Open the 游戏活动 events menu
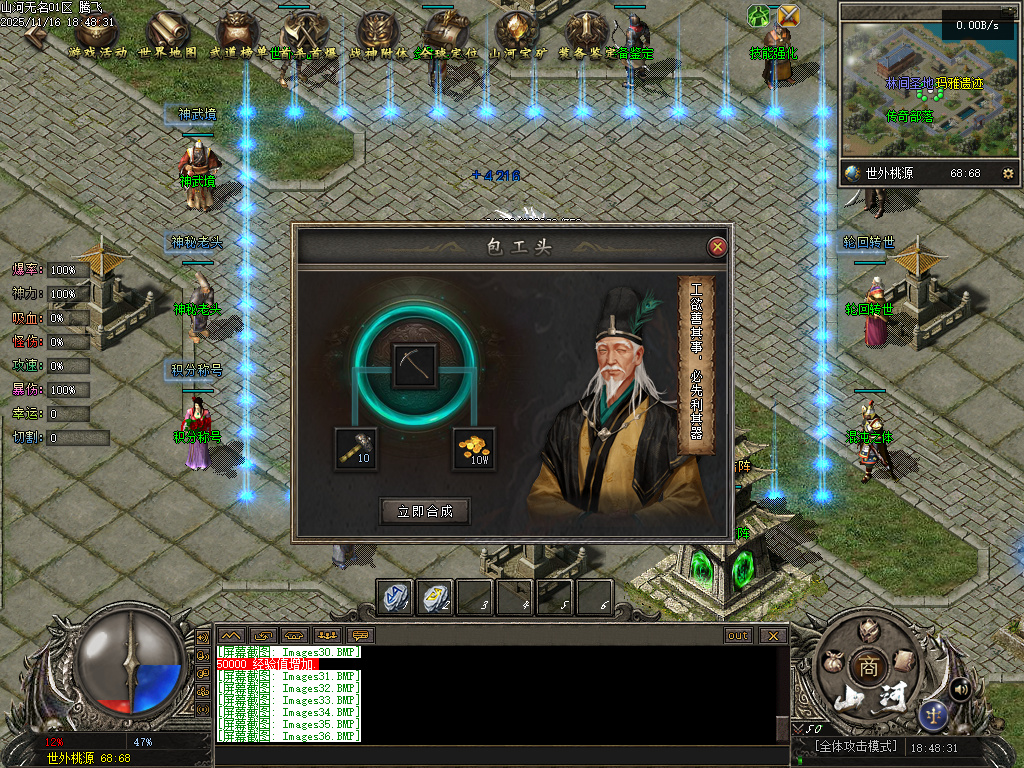The width and height of the screenshot is (1024, 768). tap(97, 33)
